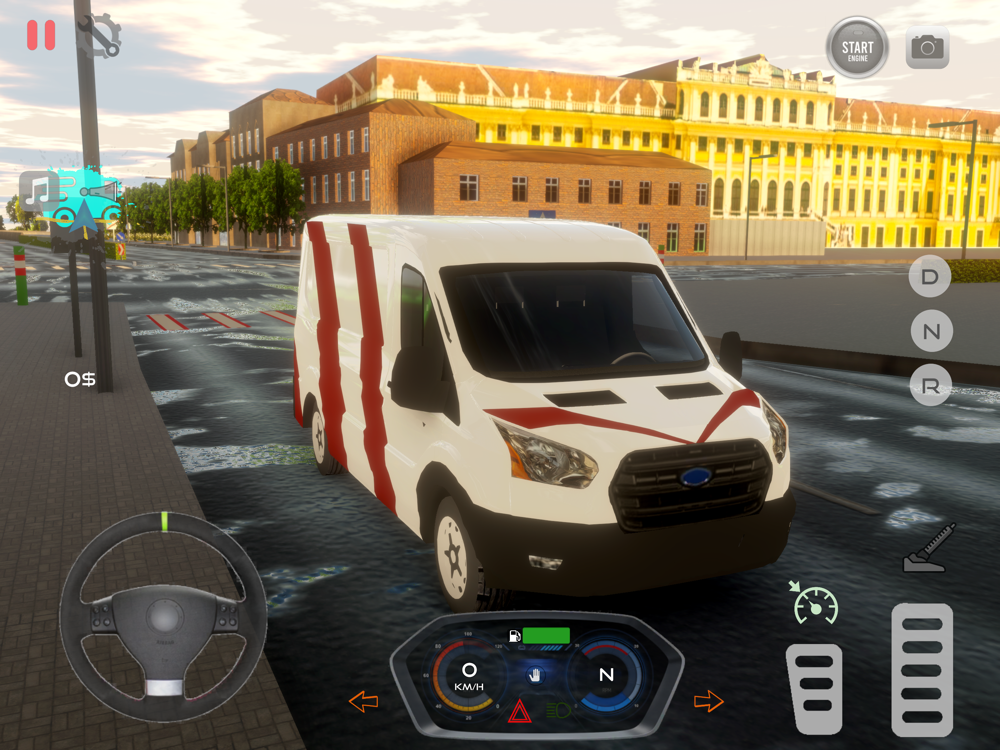The width and height of the screenshot is (1000, 750).
Task: Step on the brake pedal
Action: (813, 688)
